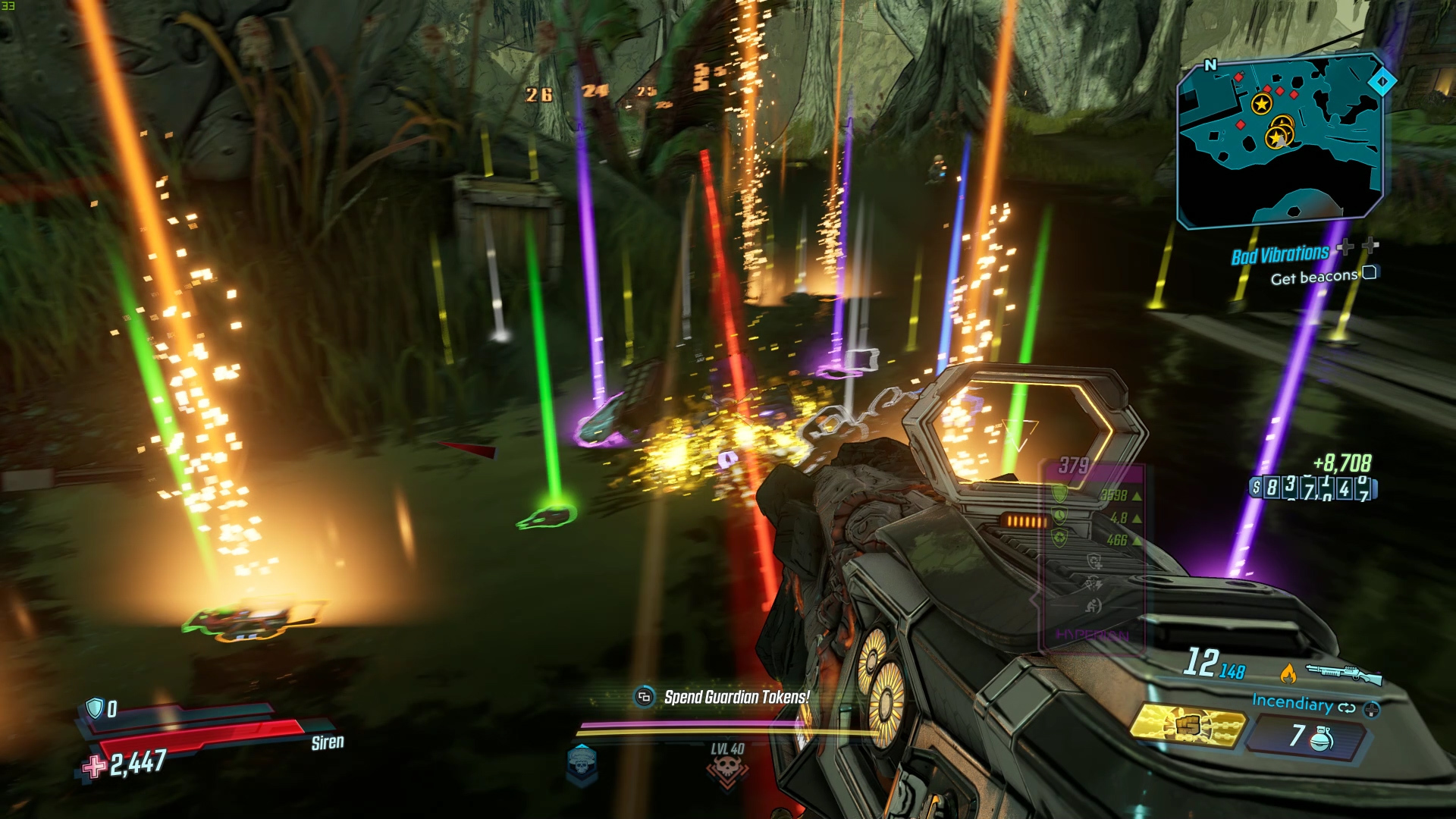Click the shield icon above the health bar
Screen dimensions: 1456x819
point(94,708)
